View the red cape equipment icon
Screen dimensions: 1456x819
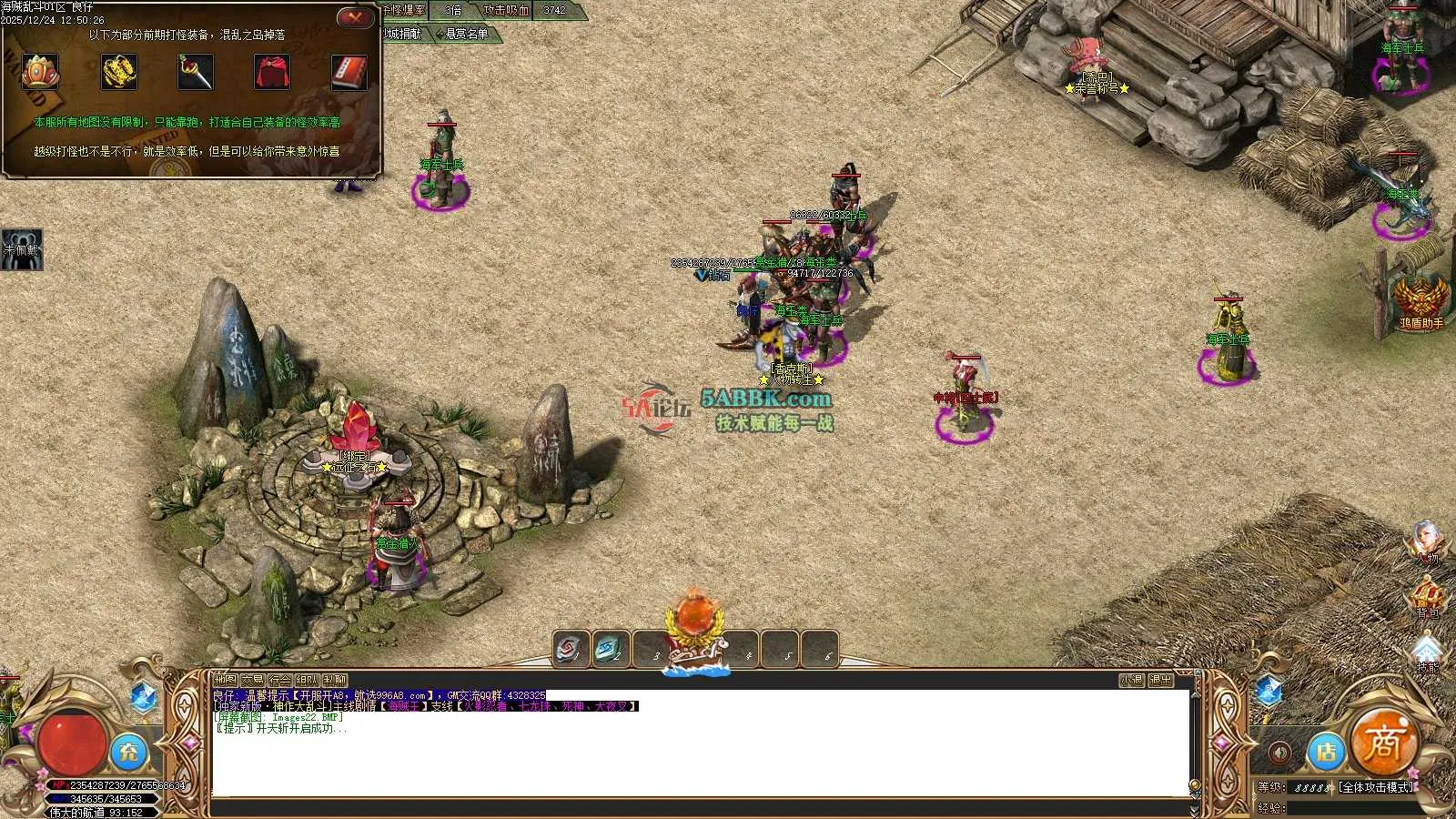(x=272, y=72)
